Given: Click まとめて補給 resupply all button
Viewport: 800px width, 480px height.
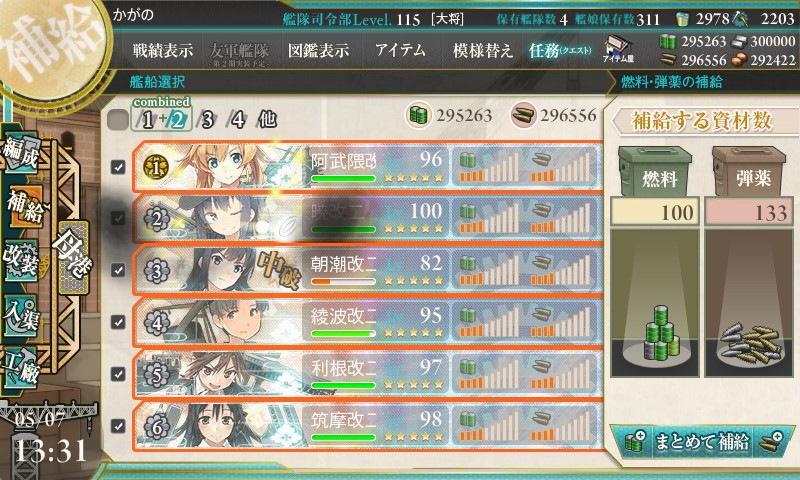Looking at the screenshot, I should click(x=700, y=440).
